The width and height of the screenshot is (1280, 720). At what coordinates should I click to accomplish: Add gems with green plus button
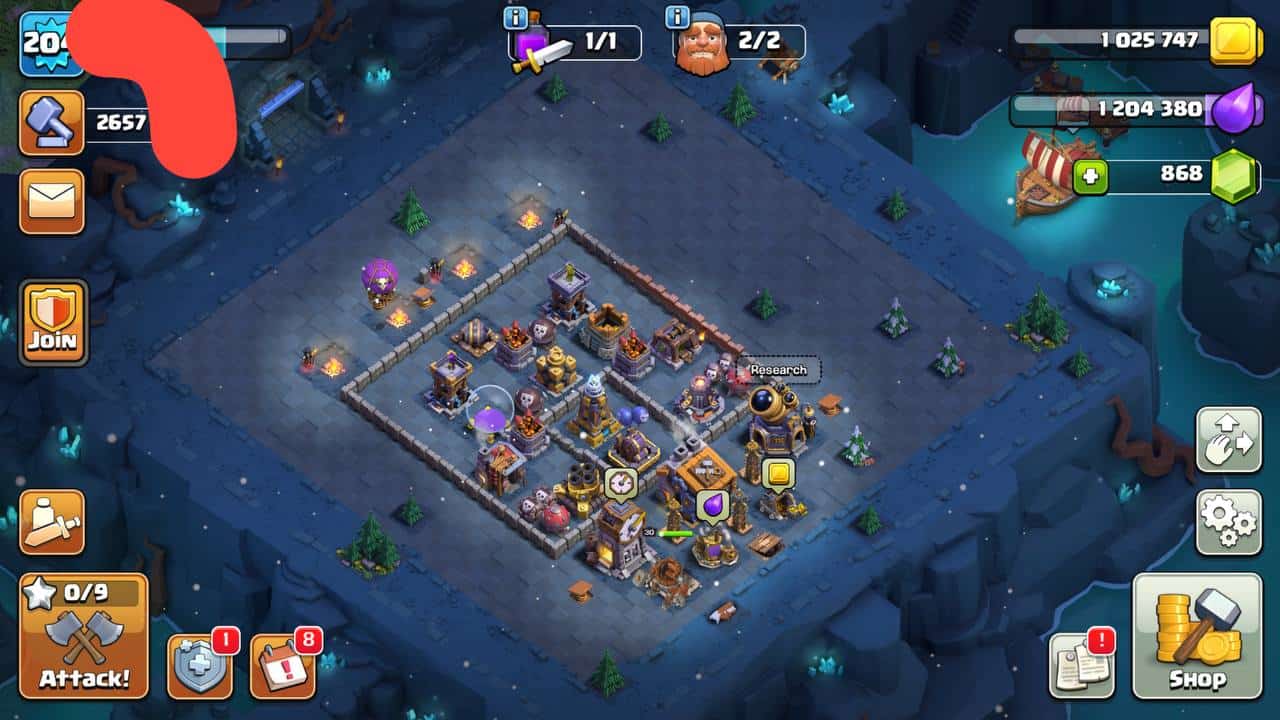[x=1091, y=177]
